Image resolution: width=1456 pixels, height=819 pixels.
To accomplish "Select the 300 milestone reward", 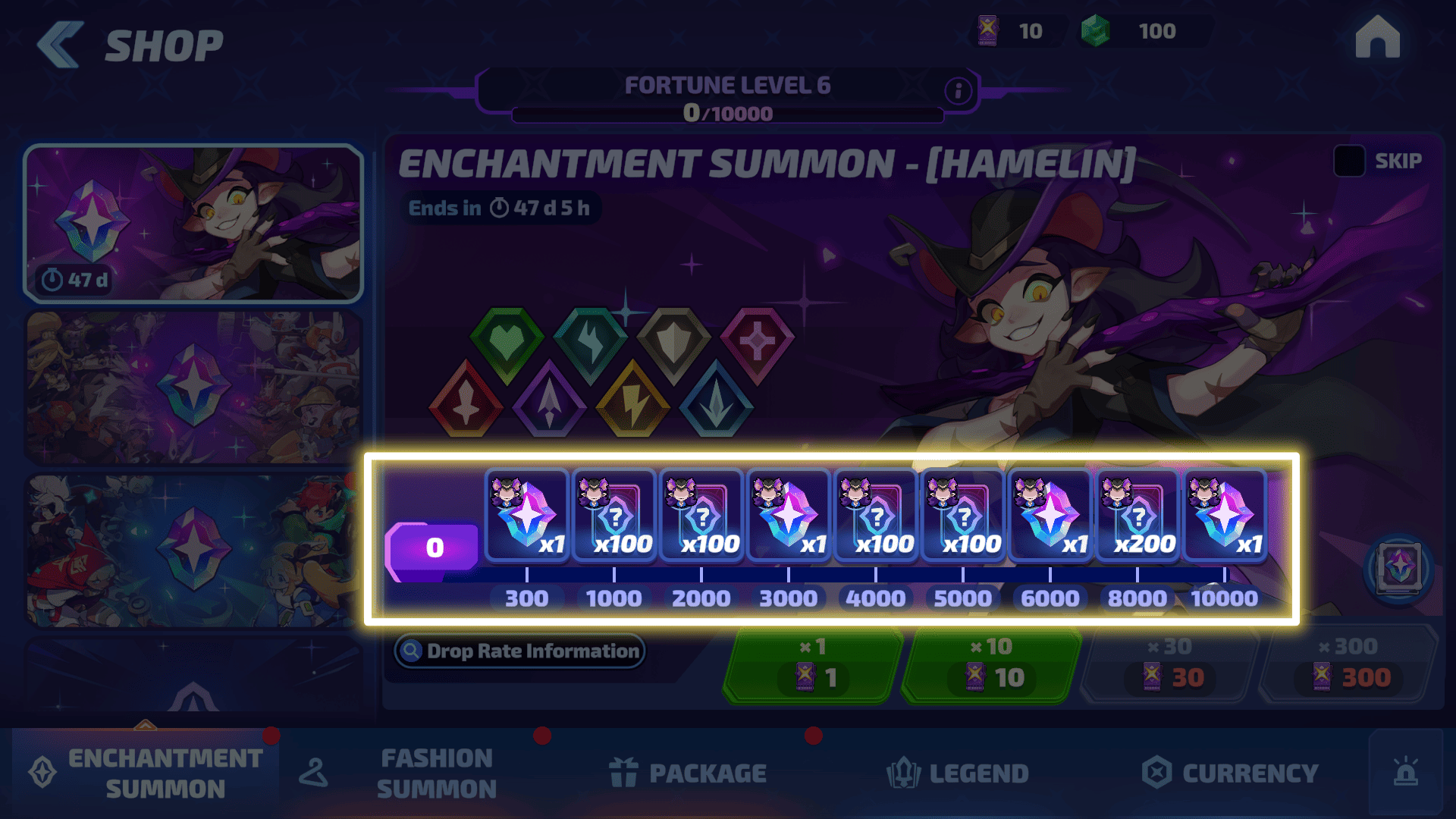I will click(526, 516).
